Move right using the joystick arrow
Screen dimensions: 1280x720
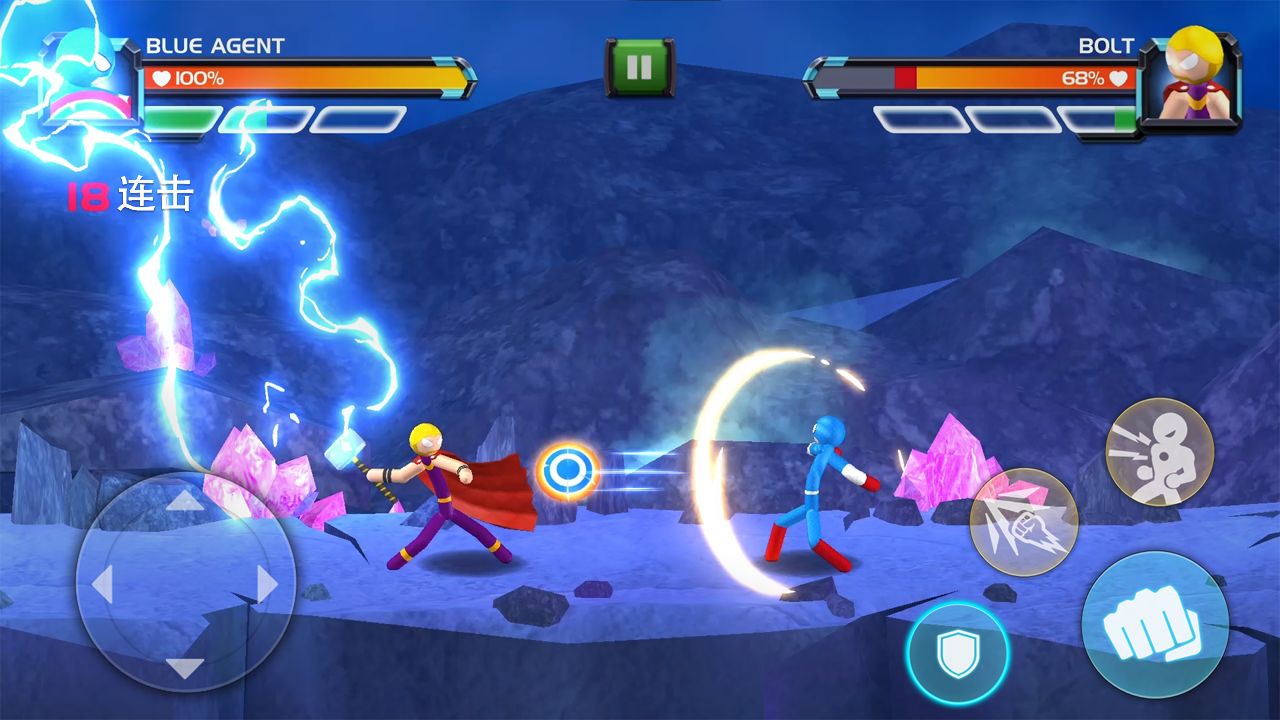coord(267,583)
